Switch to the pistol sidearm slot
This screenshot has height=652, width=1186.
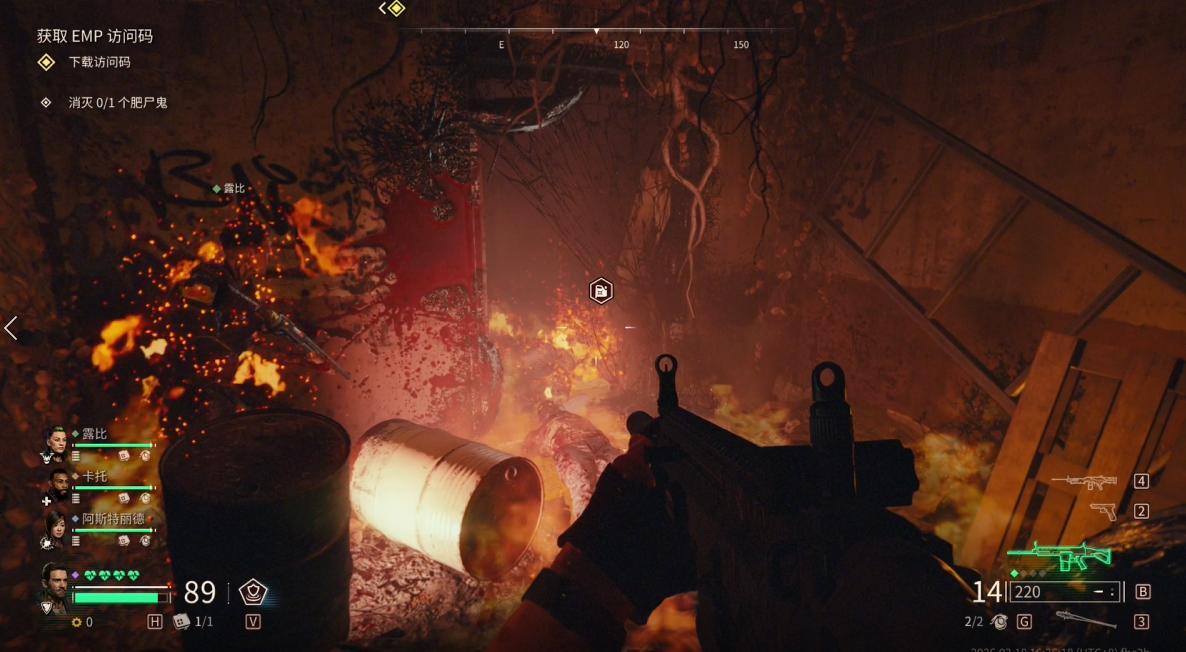click(1104, 511)
